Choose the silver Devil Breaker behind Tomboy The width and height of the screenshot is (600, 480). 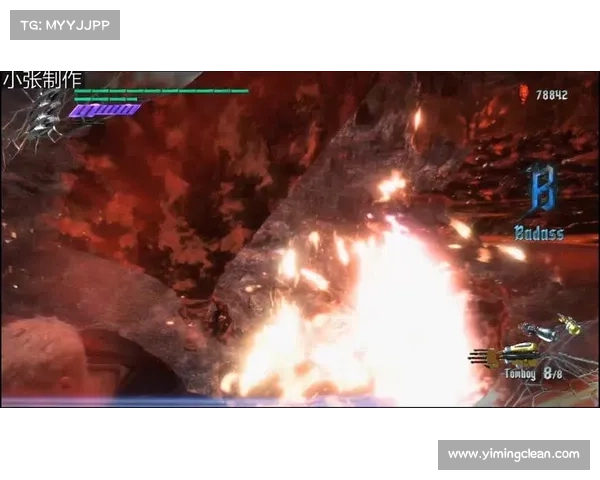(x=543, y=333)
